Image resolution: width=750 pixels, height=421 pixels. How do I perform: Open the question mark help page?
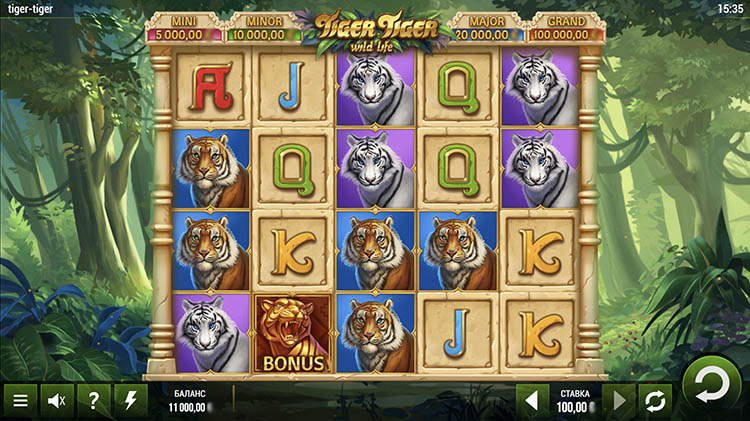[93, 401]
